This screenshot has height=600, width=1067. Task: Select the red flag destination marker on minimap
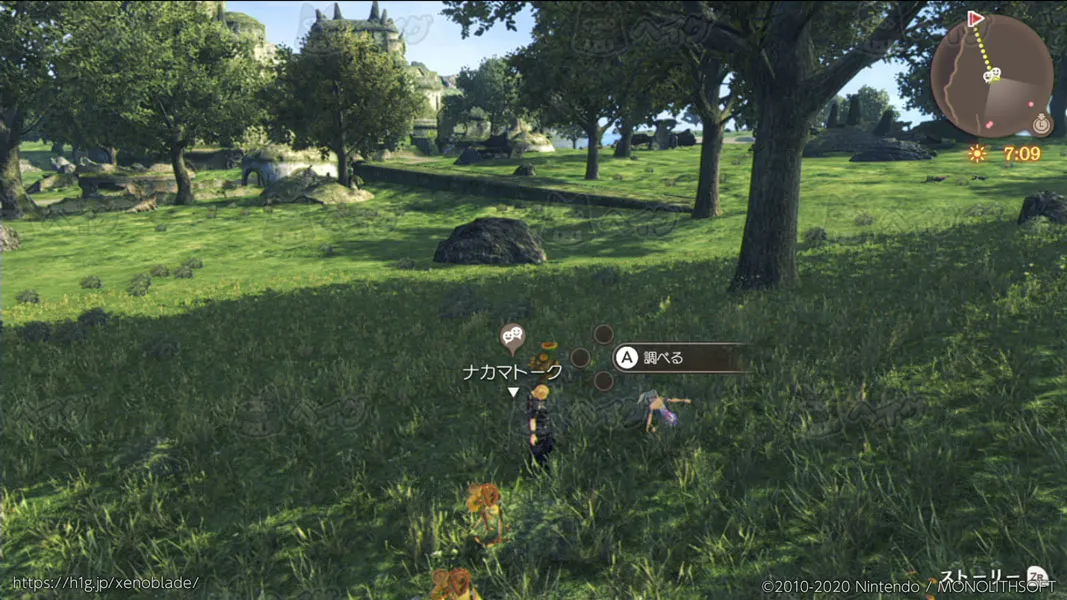(x=975, y=19)
